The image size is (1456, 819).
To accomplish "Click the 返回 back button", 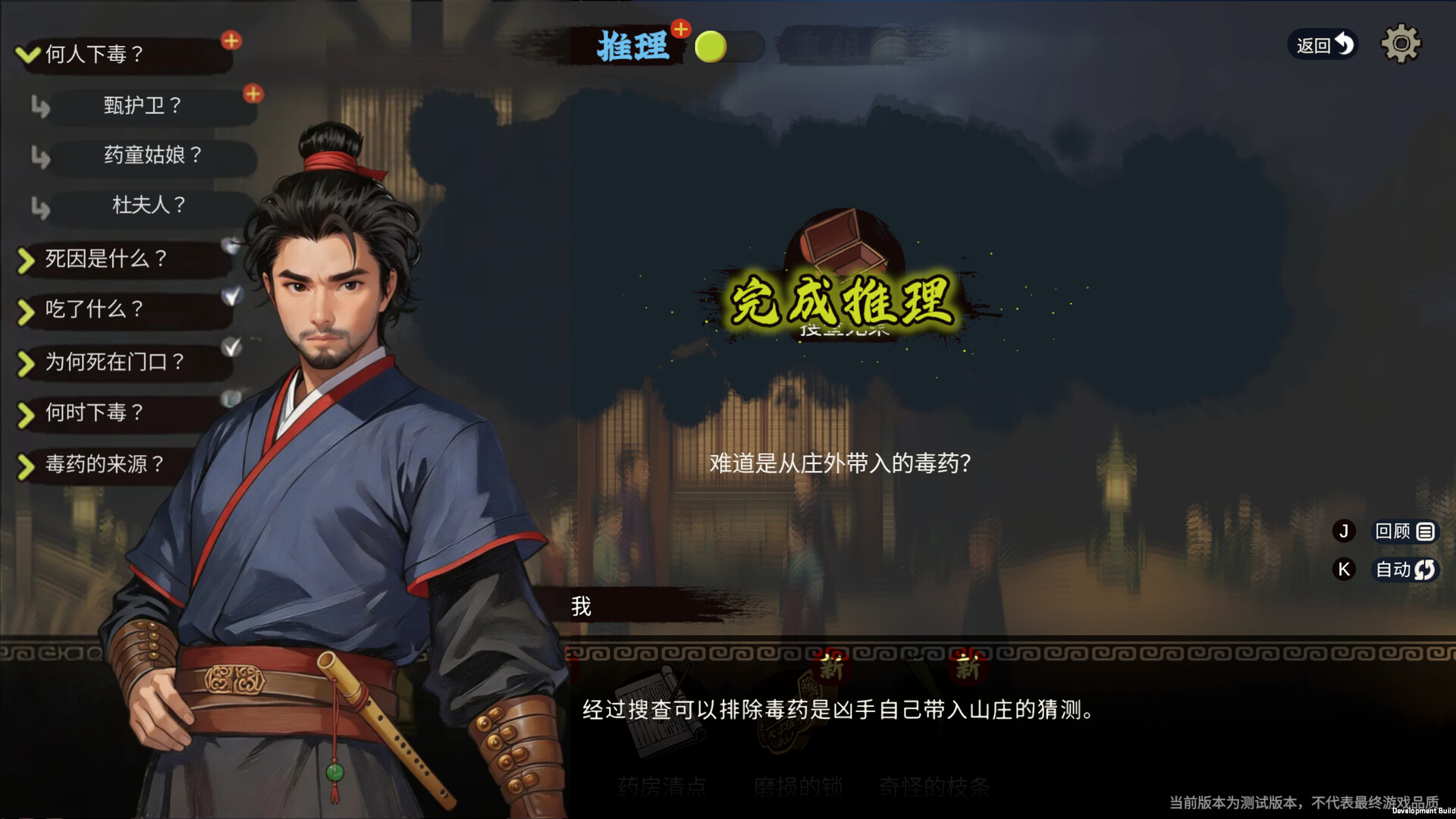I will 1323,45.
